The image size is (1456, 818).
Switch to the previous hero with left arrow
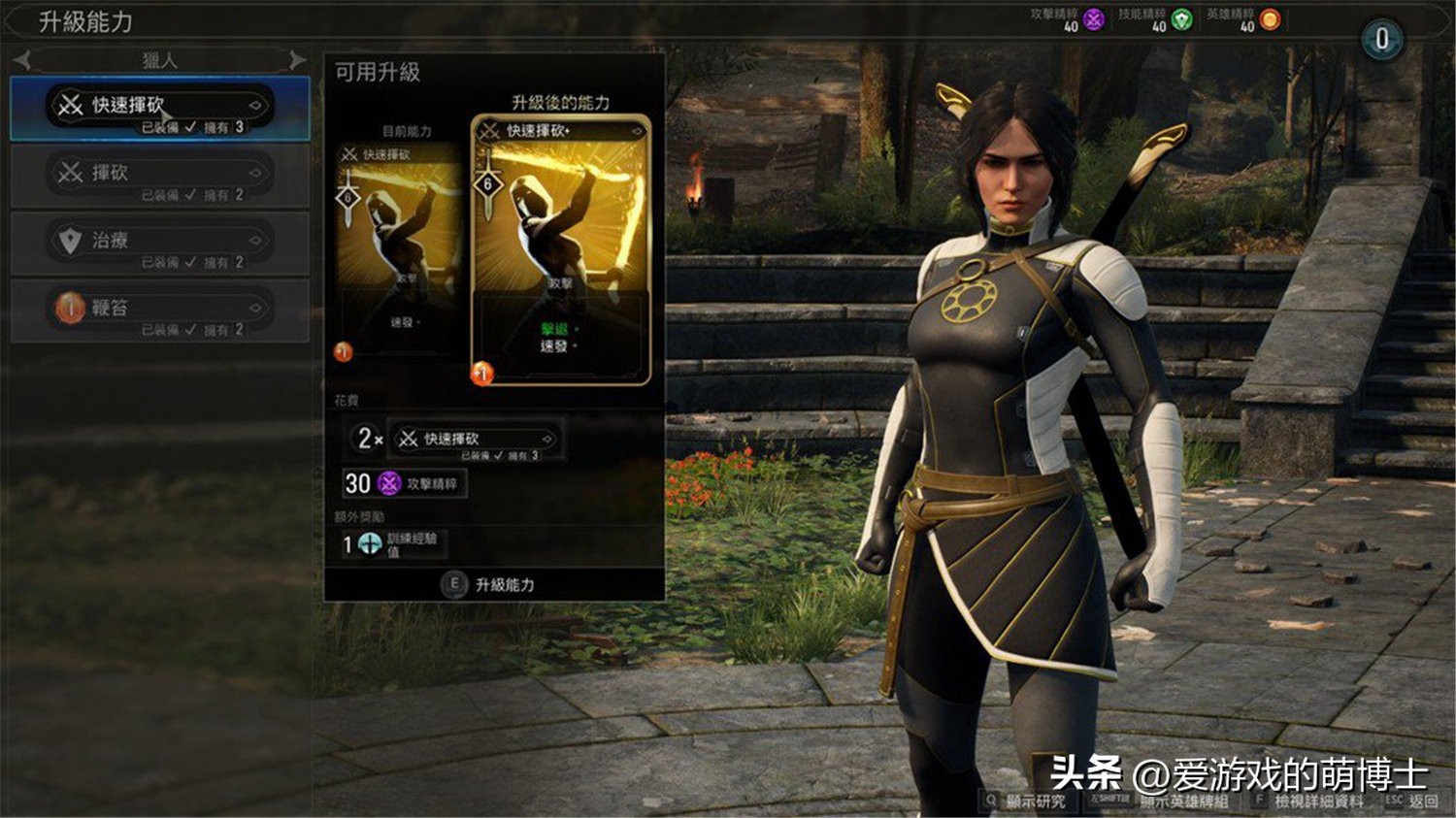(23, 60)
